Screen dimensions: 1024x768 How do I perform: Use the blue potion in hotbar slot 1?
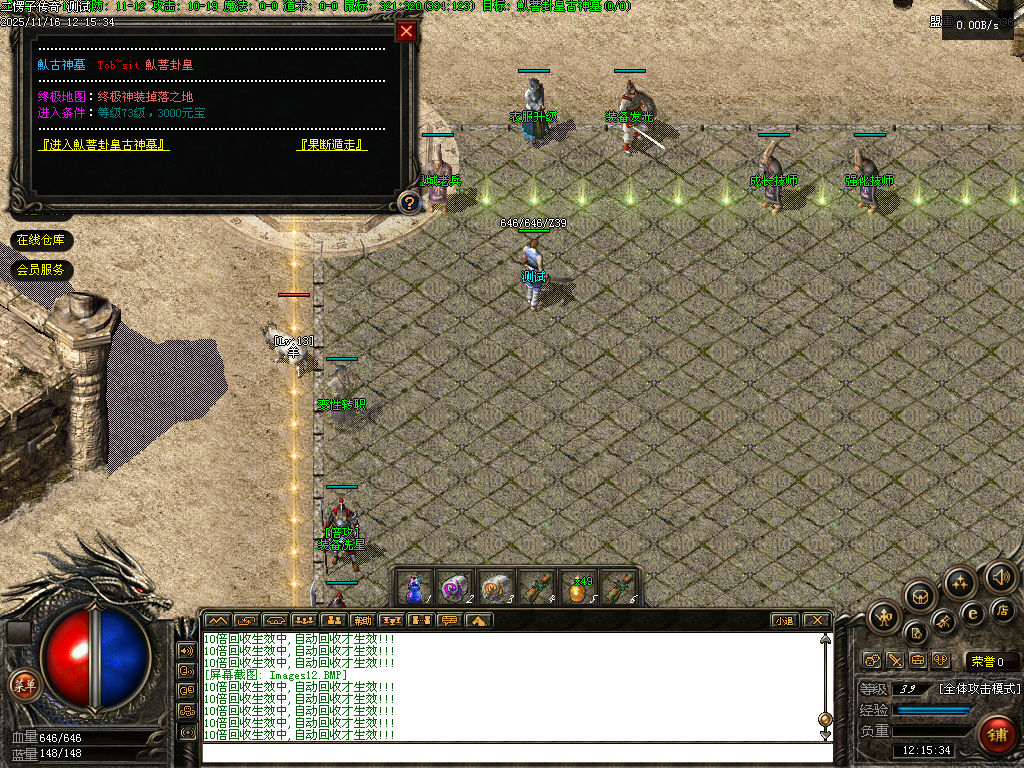coord(414,586)
